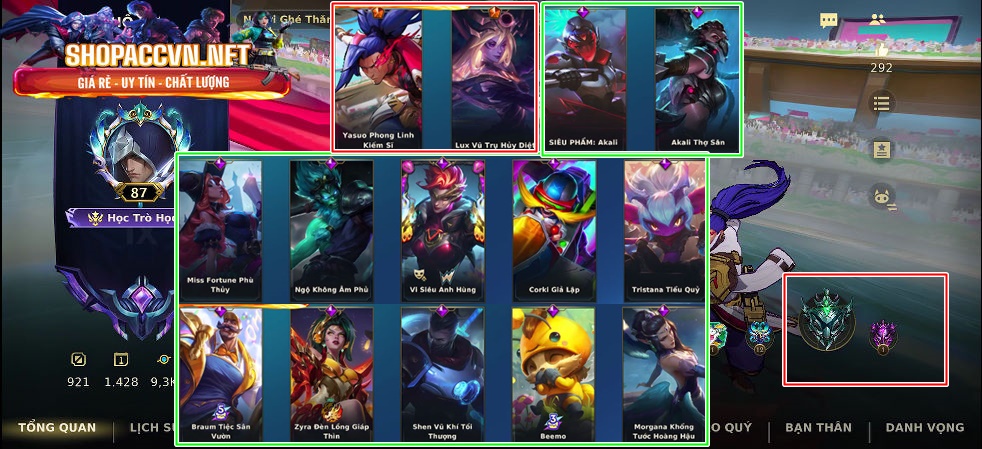The width and height of the screenshot is (982, 449).
Task: Open the friends list icon
Action: [x=879, y=20]
